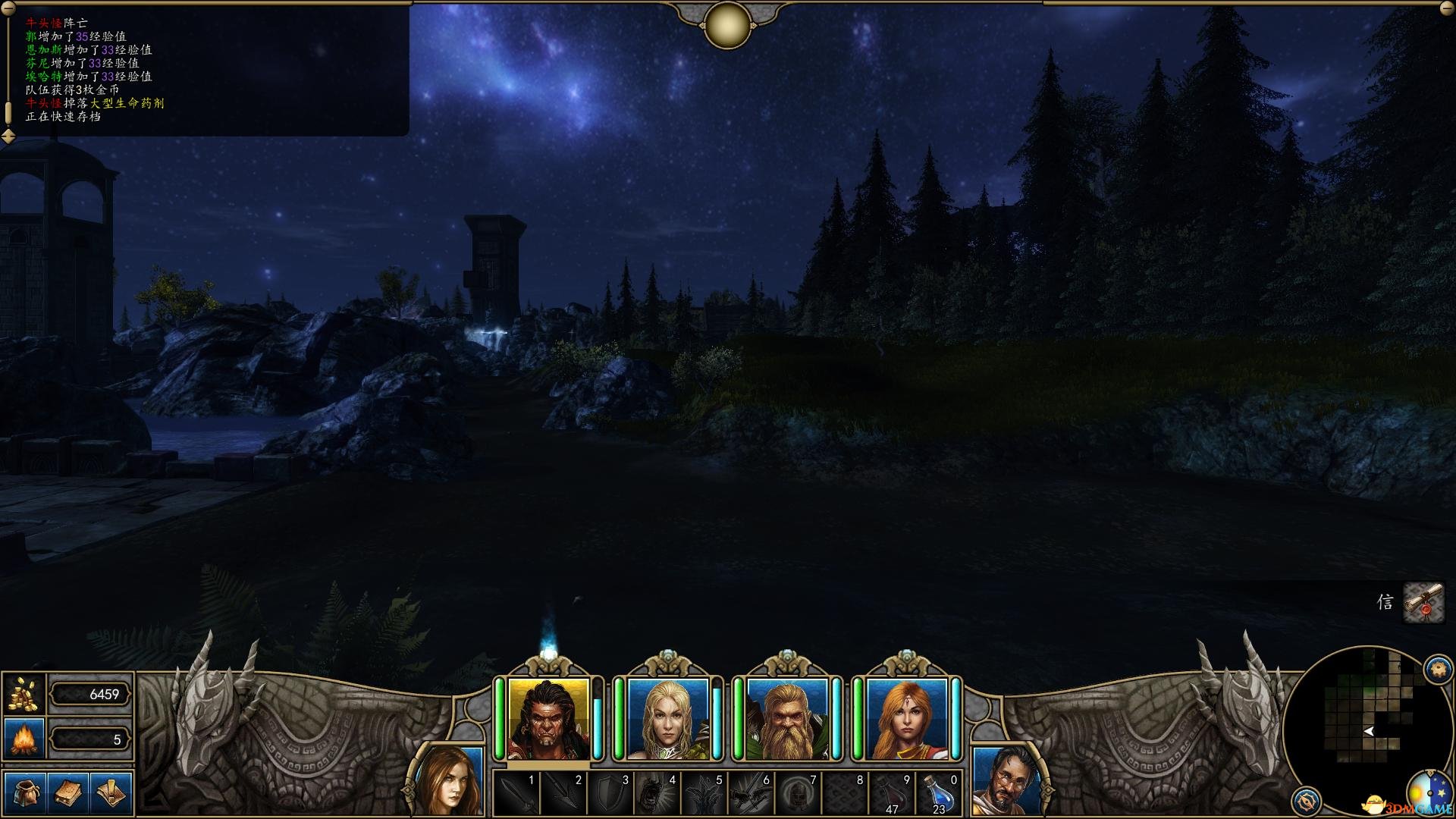Choose the bearded dwarf party member
The height and width of the screenshot is (819, 1456).
(x=787, y=719)
